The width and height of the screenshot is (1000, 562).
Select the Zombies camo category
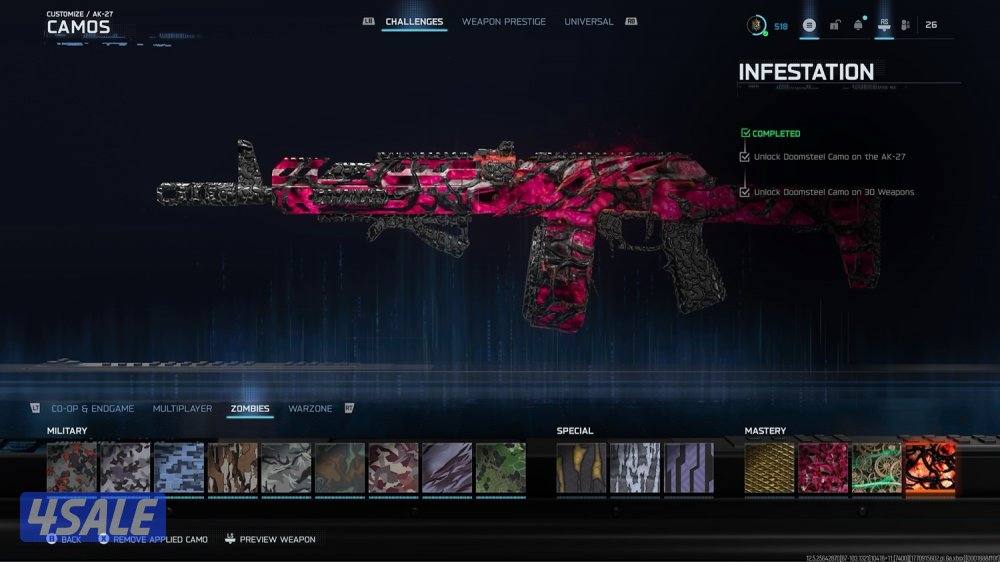(x=250, y=409)
